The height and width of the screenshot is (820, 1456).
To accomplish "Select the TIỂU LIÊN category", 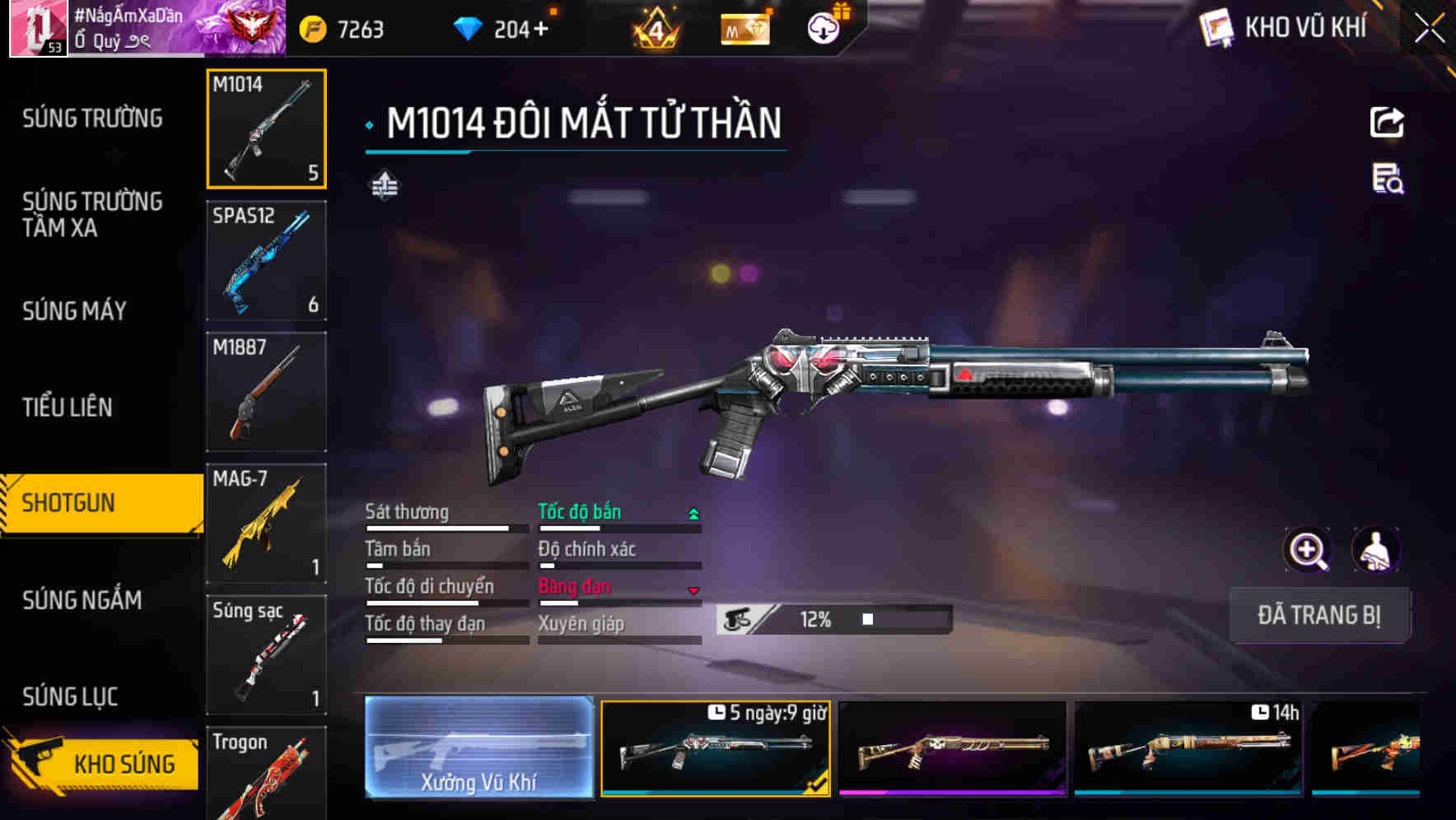I will [68, 407].
